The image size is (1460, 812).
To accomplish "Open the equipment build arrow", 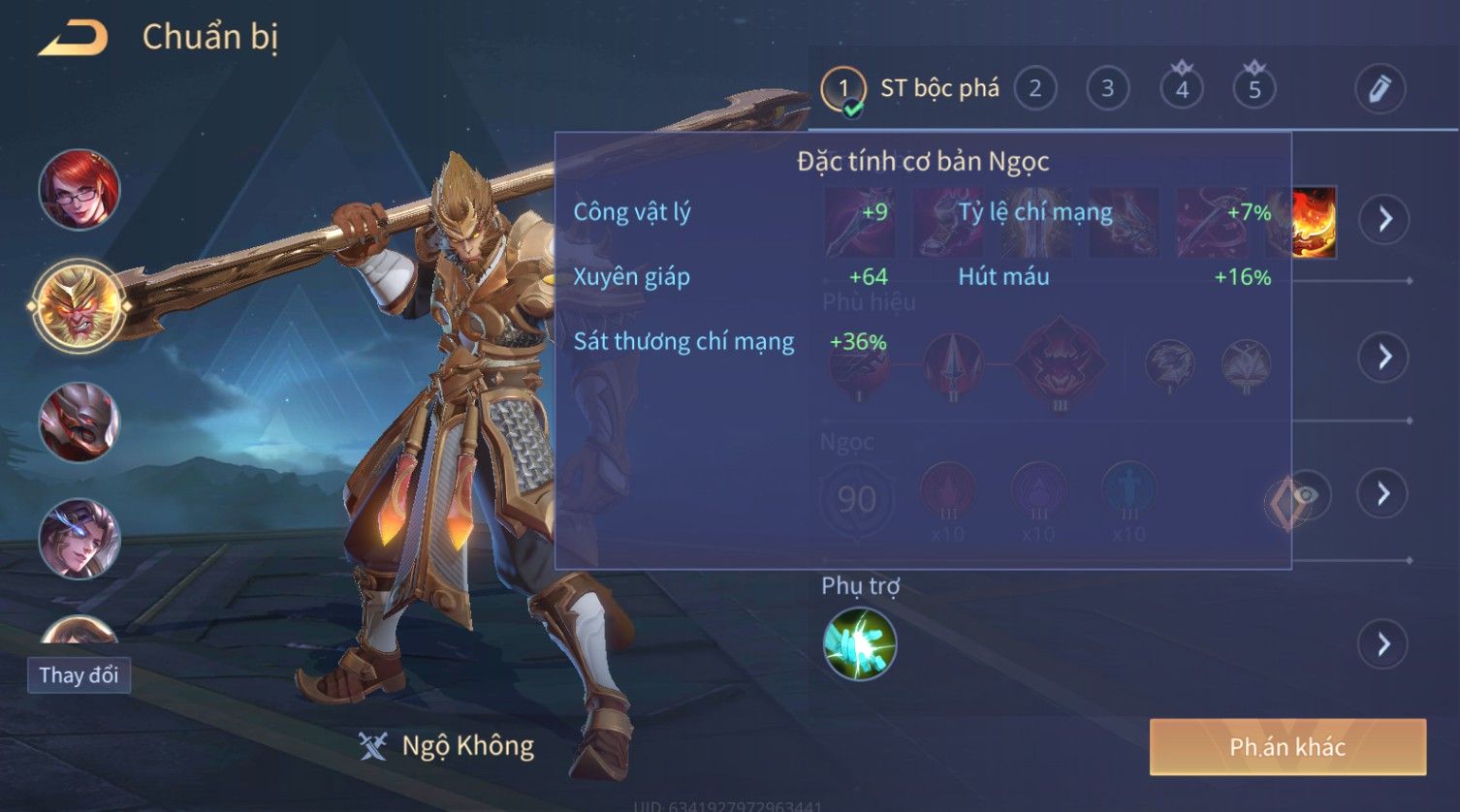I will [1383, 219].
